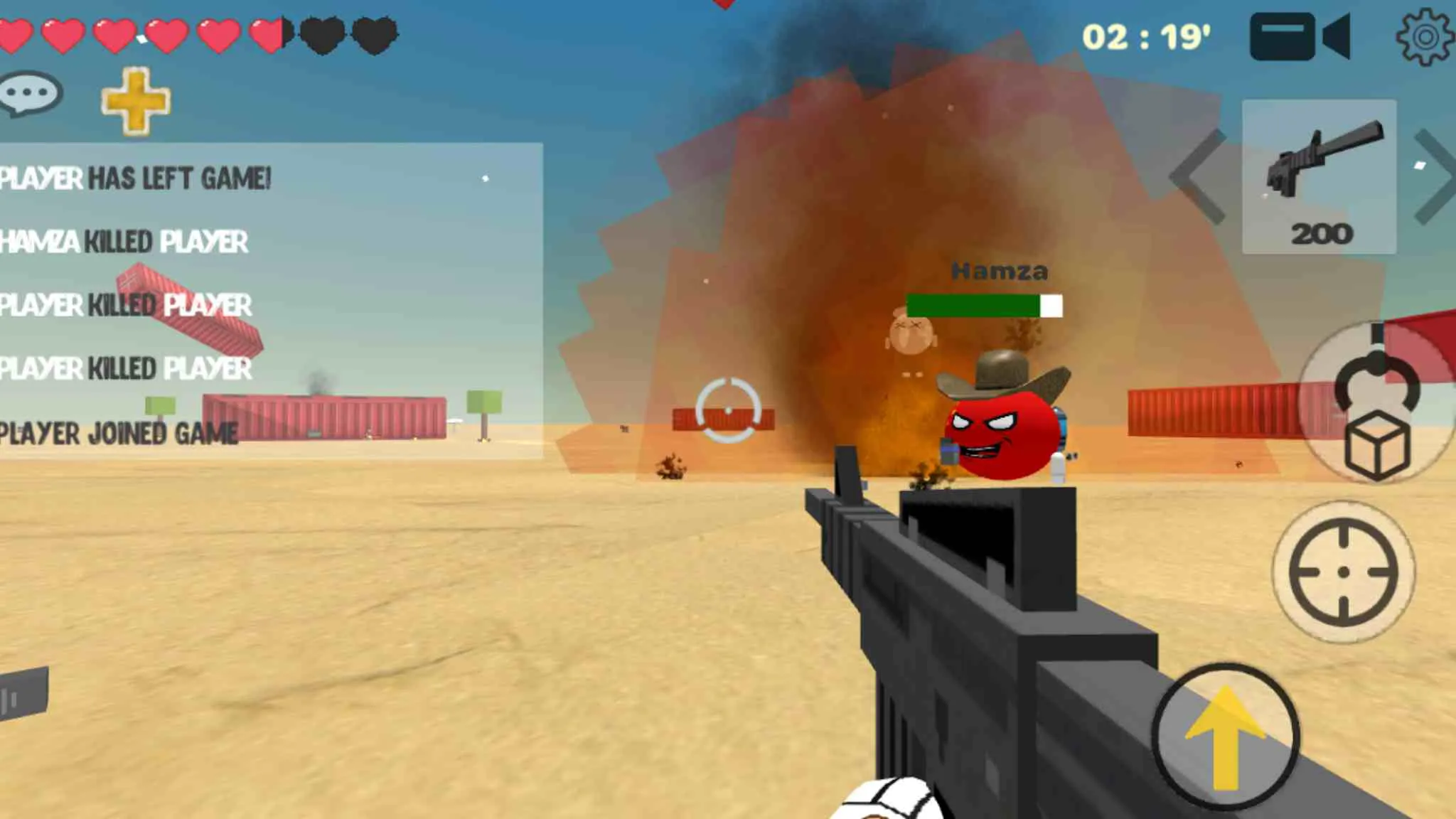The width and height of the screenshot is (1456, 819).
Task: Select the pistol in the weapon slot
Action: coord(1319,171)
